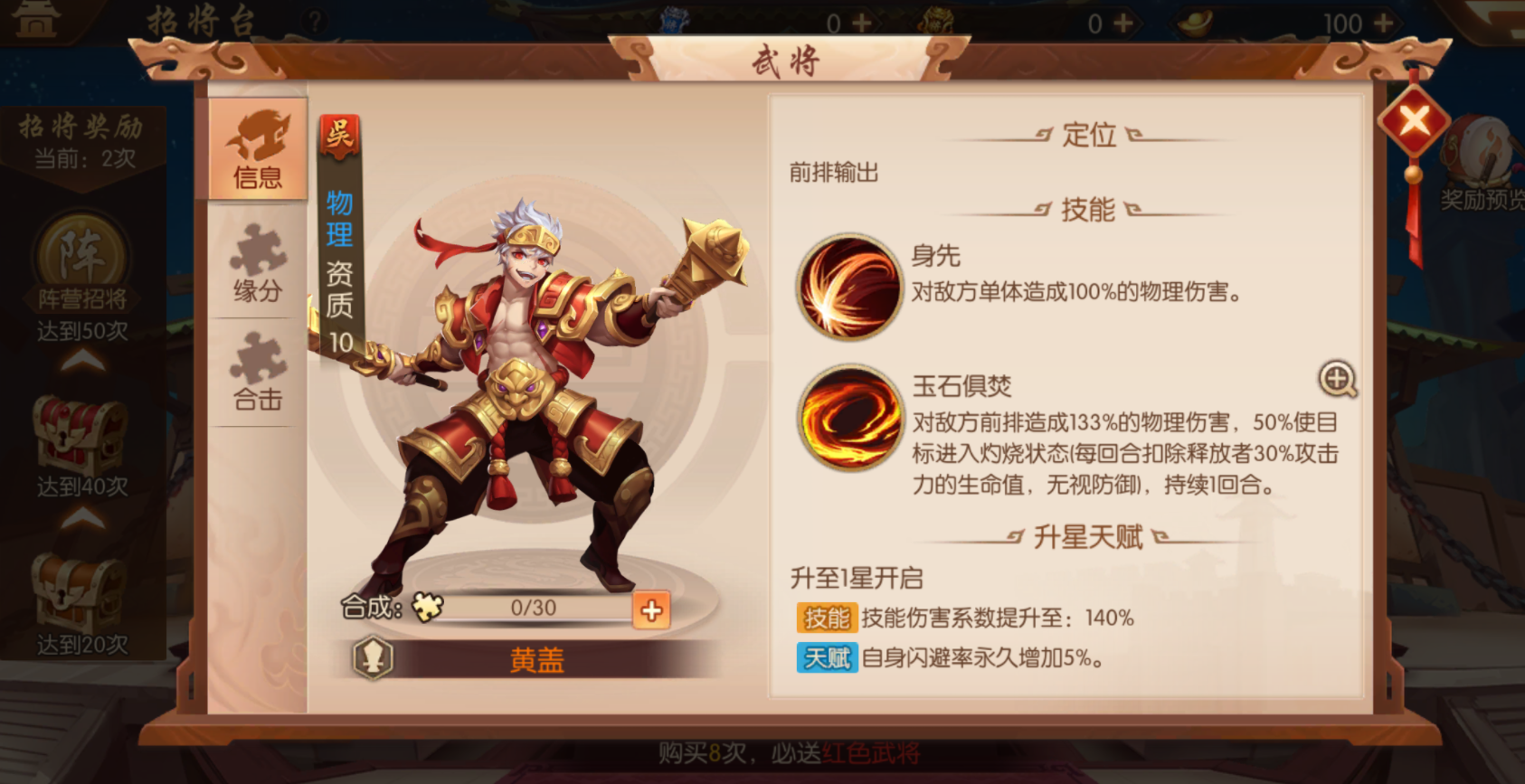Select the 玉石俱焚 skill icon
The width and height of the screenshot is (1525, 784).
tap(850, 419)
